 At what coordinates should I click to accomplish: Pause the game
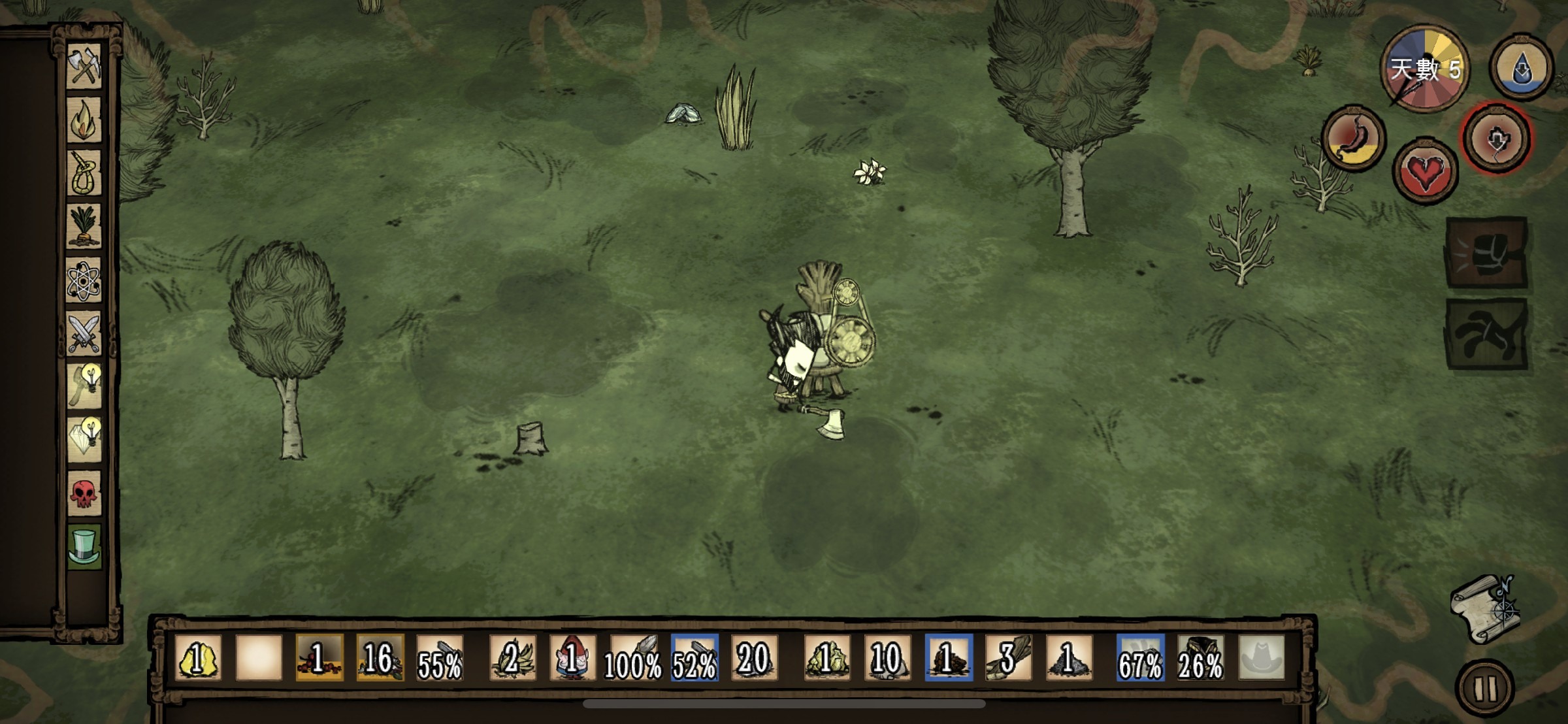click(x=1485, y=687)
